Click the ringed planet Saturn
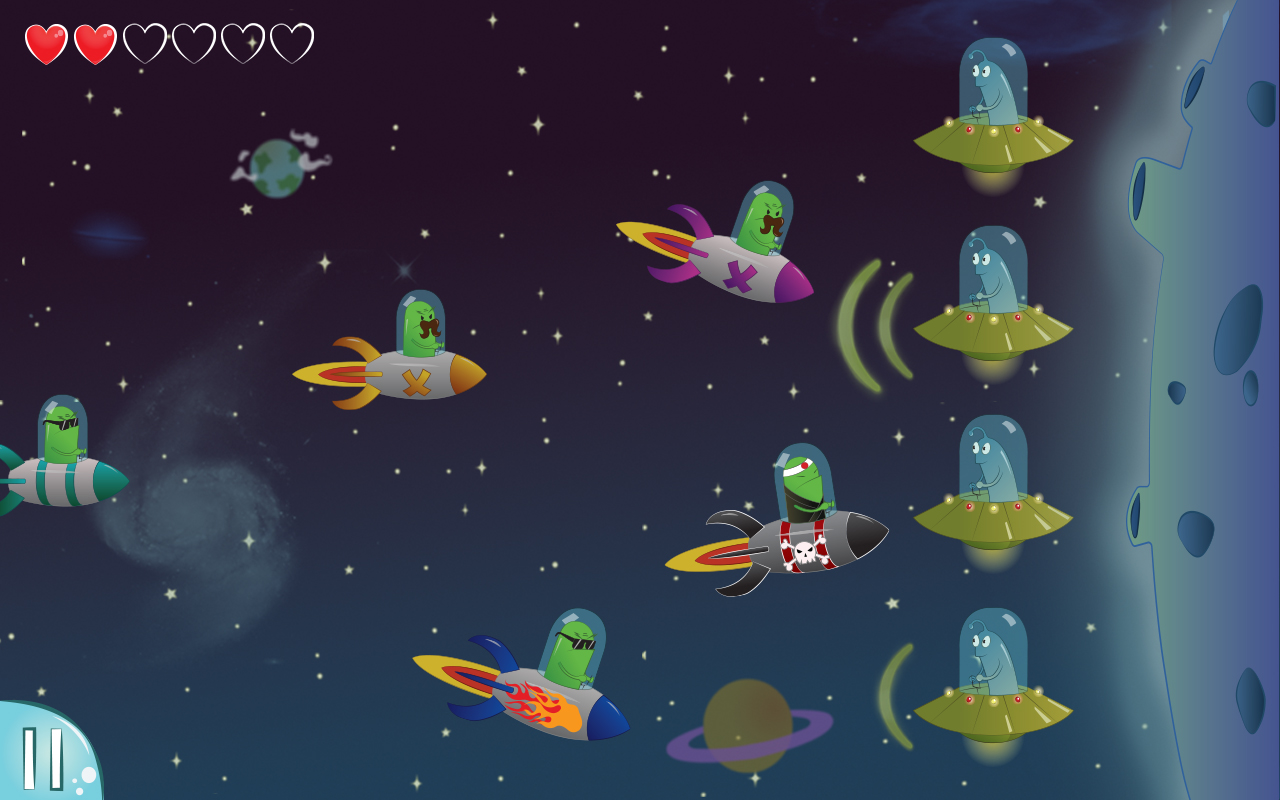Screen dimensions: 1280x800 coord(750,725)
